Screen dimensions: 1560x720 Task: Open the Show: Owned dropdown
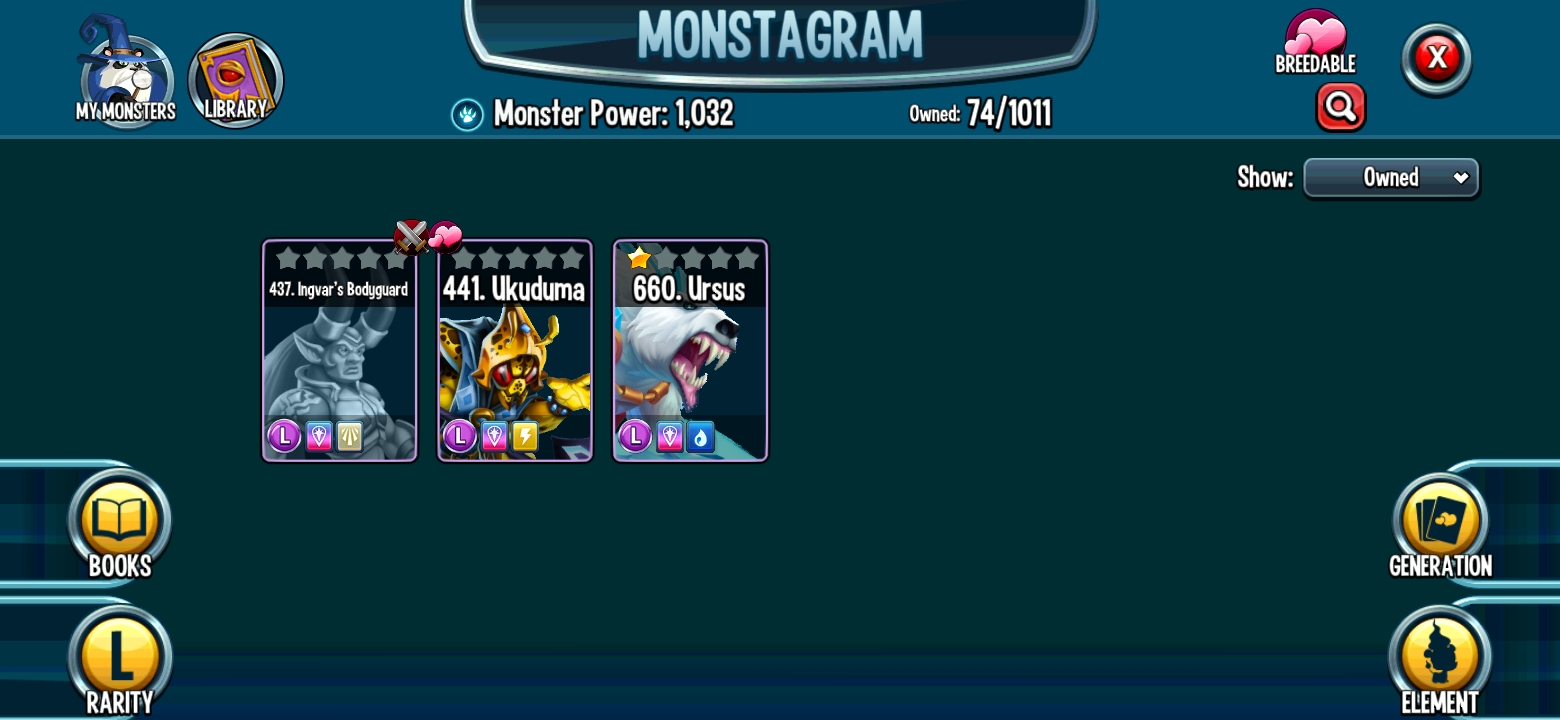pyautogui.click(x=1391, y=177)
